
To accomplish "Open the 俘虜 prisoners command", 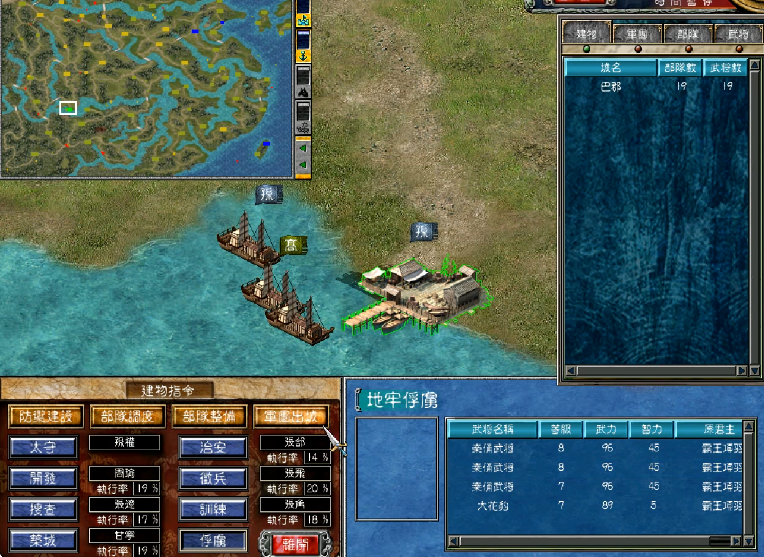I will pyautogui.click(x=214, y=540).
